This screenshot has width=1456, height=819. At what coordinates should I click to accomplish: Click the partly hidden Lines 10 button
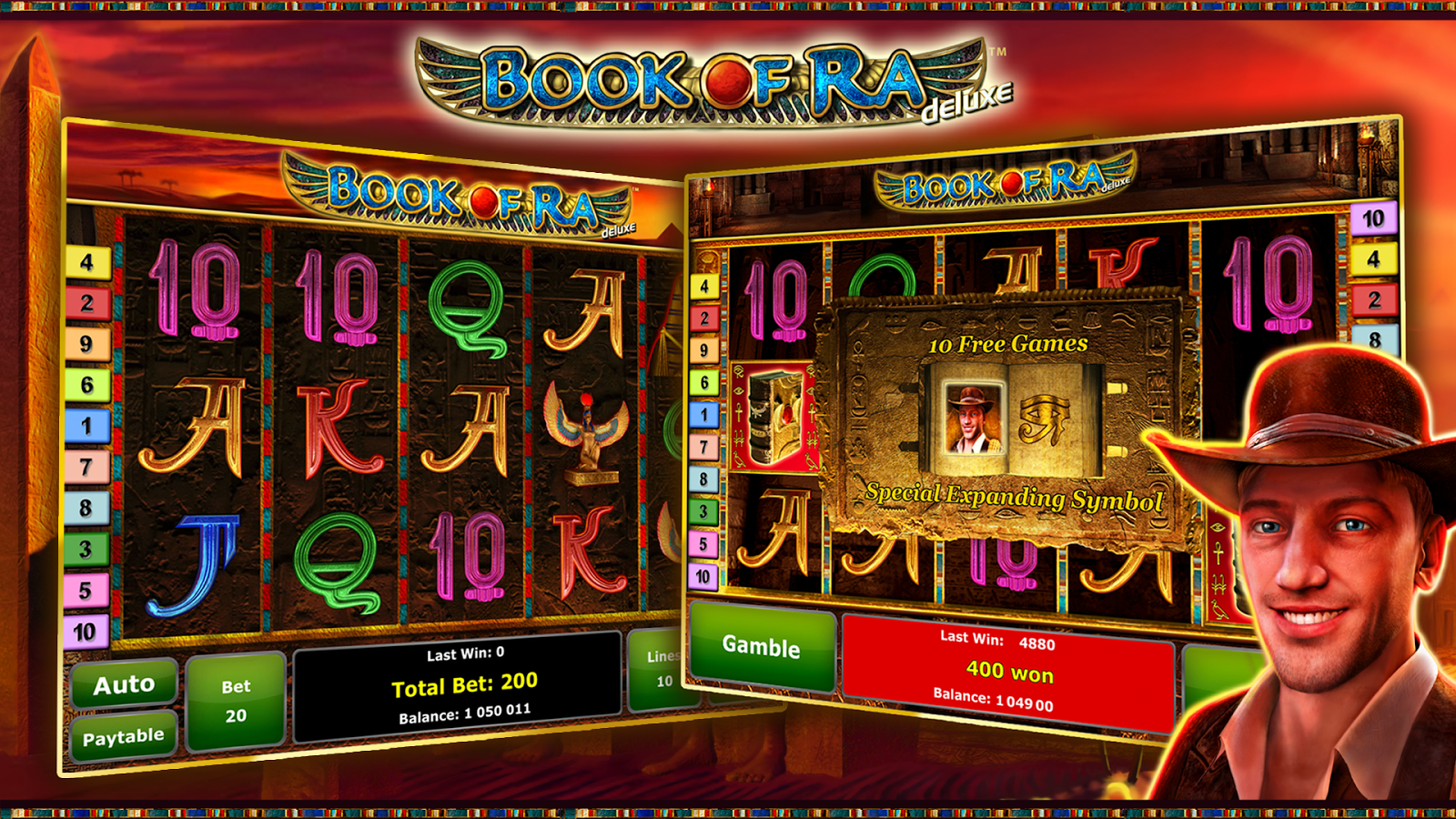(661, 669)
